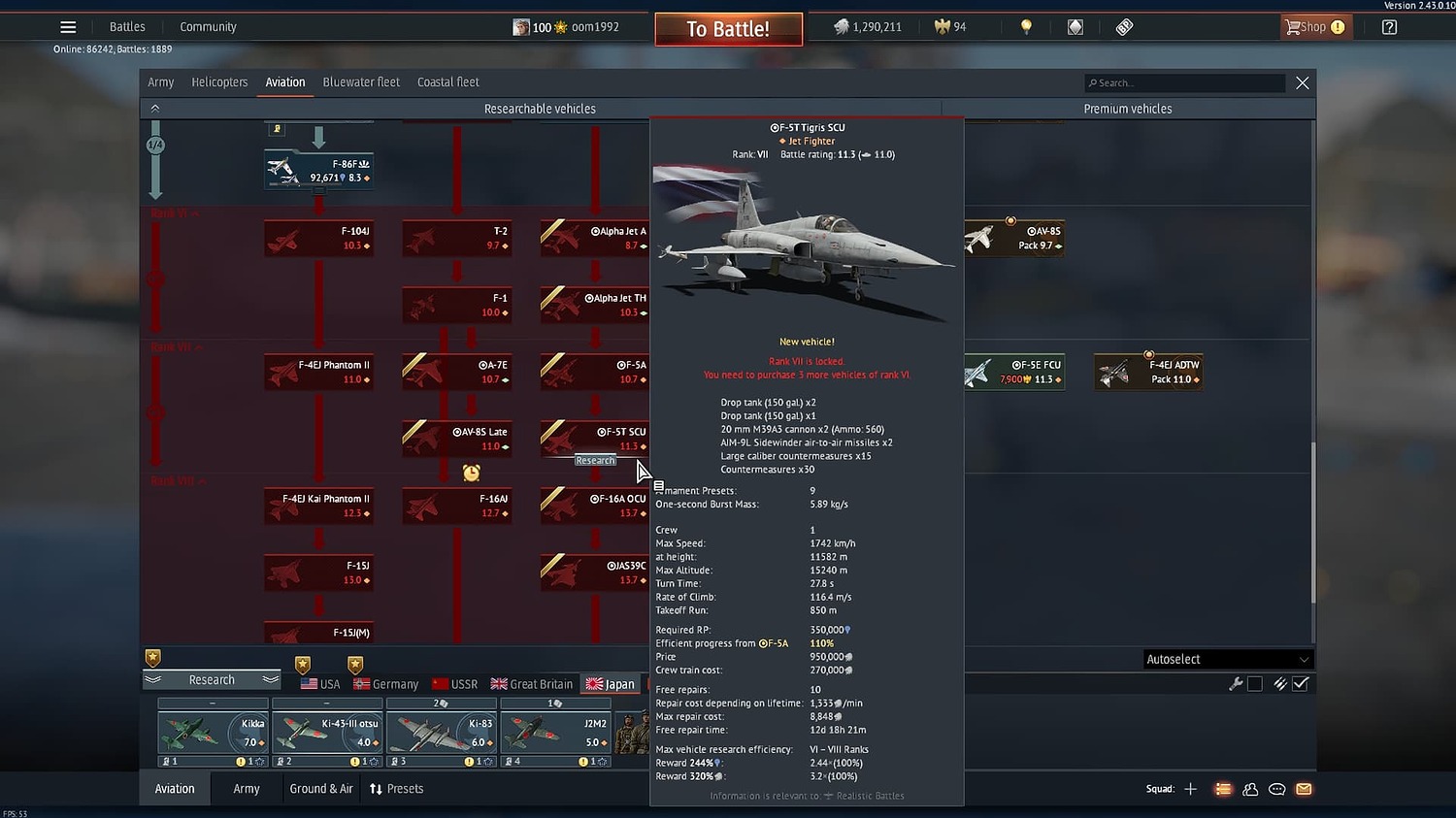Click the squad tasks list icon
Image resolution: width=1456 pixels, height=818 pixels.
(x=1223, y=789)
